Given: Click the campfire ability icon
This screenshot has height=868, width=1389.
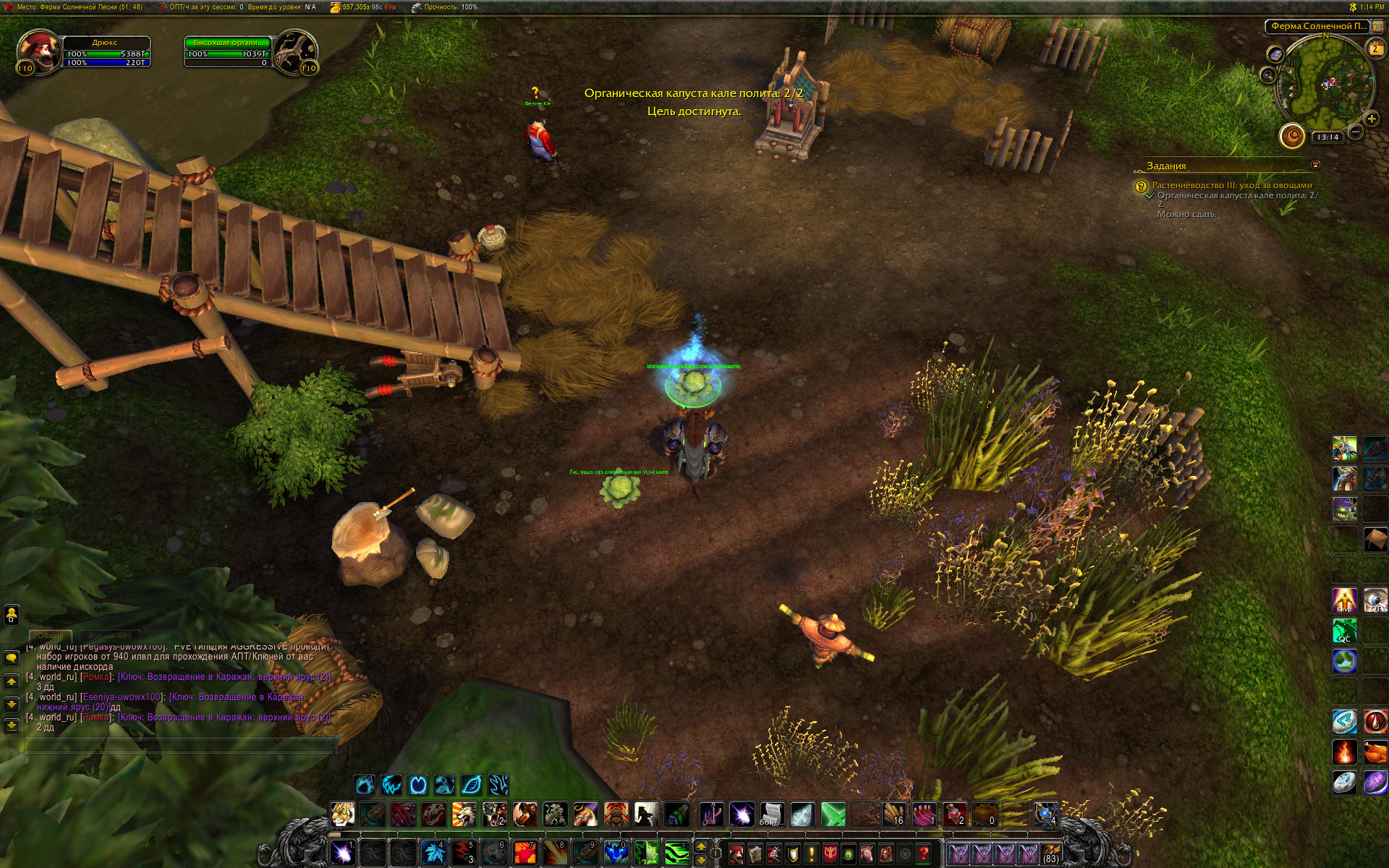Looking at the screenshot, I should coord(1345,752).
